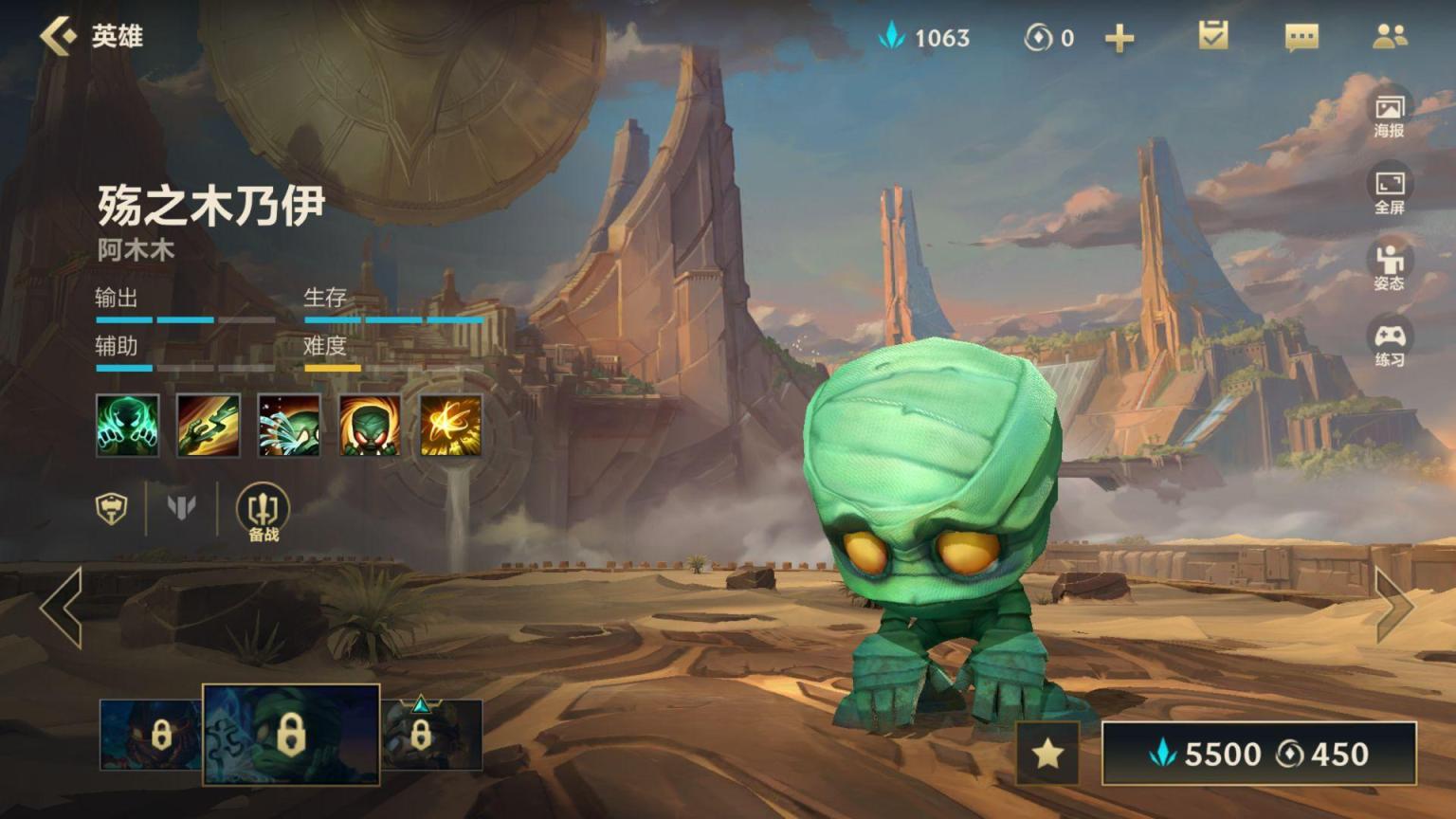Select the golden ultimate ability icon
Image resolution: width=1456 pixels, height=819 pixels.
click(450, 425)
